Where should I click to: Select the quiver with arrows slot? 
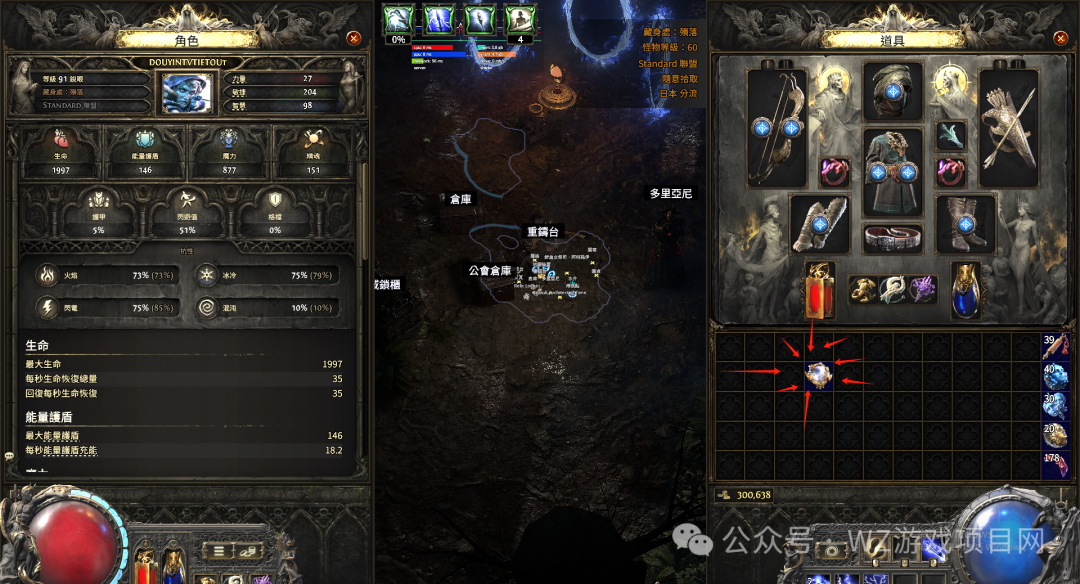1008,127
